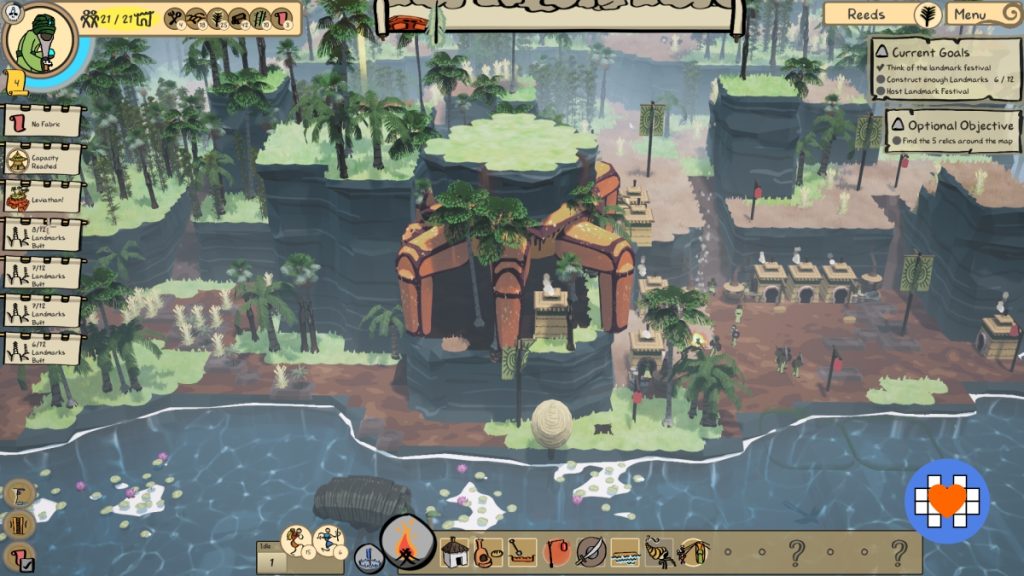The width and height of the screenshot is (1024, 576).
Task: Choose the worker with corn icon
Action: tap(693, 552)
